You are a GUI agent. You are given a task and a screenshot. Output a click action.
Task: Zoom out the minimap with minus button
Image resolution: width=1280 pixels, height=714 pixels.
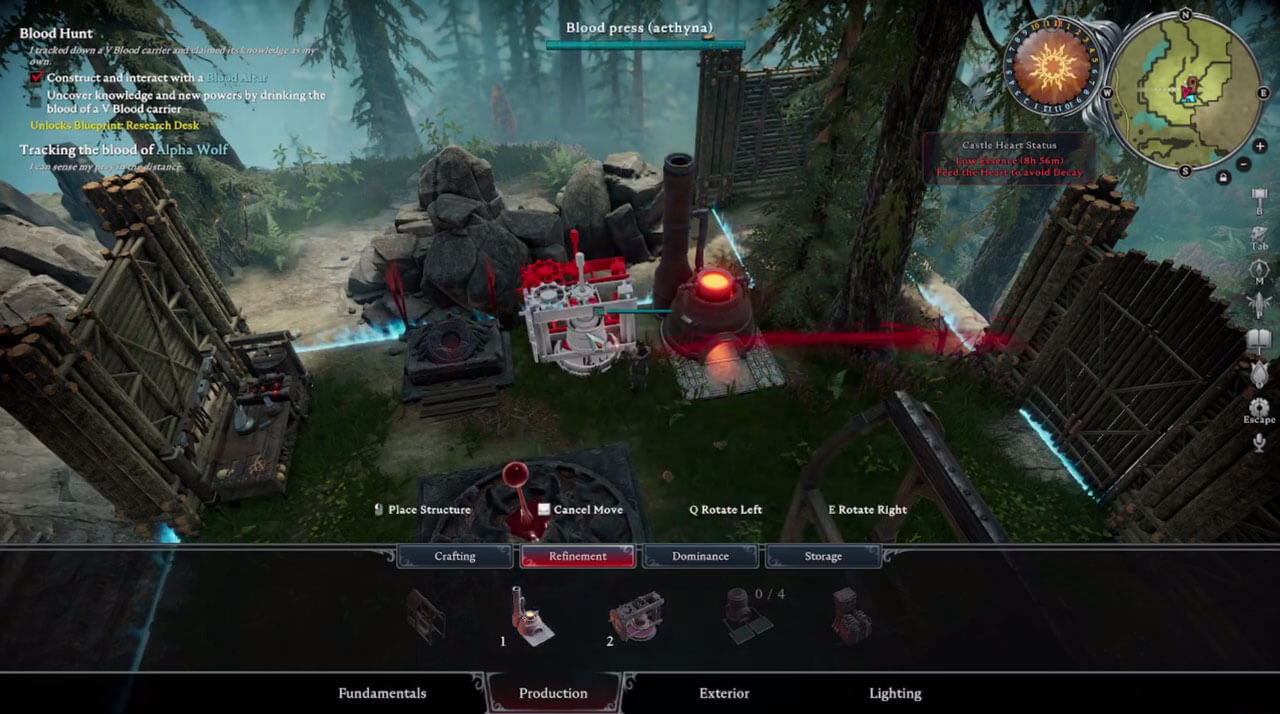coord(1243,164)
